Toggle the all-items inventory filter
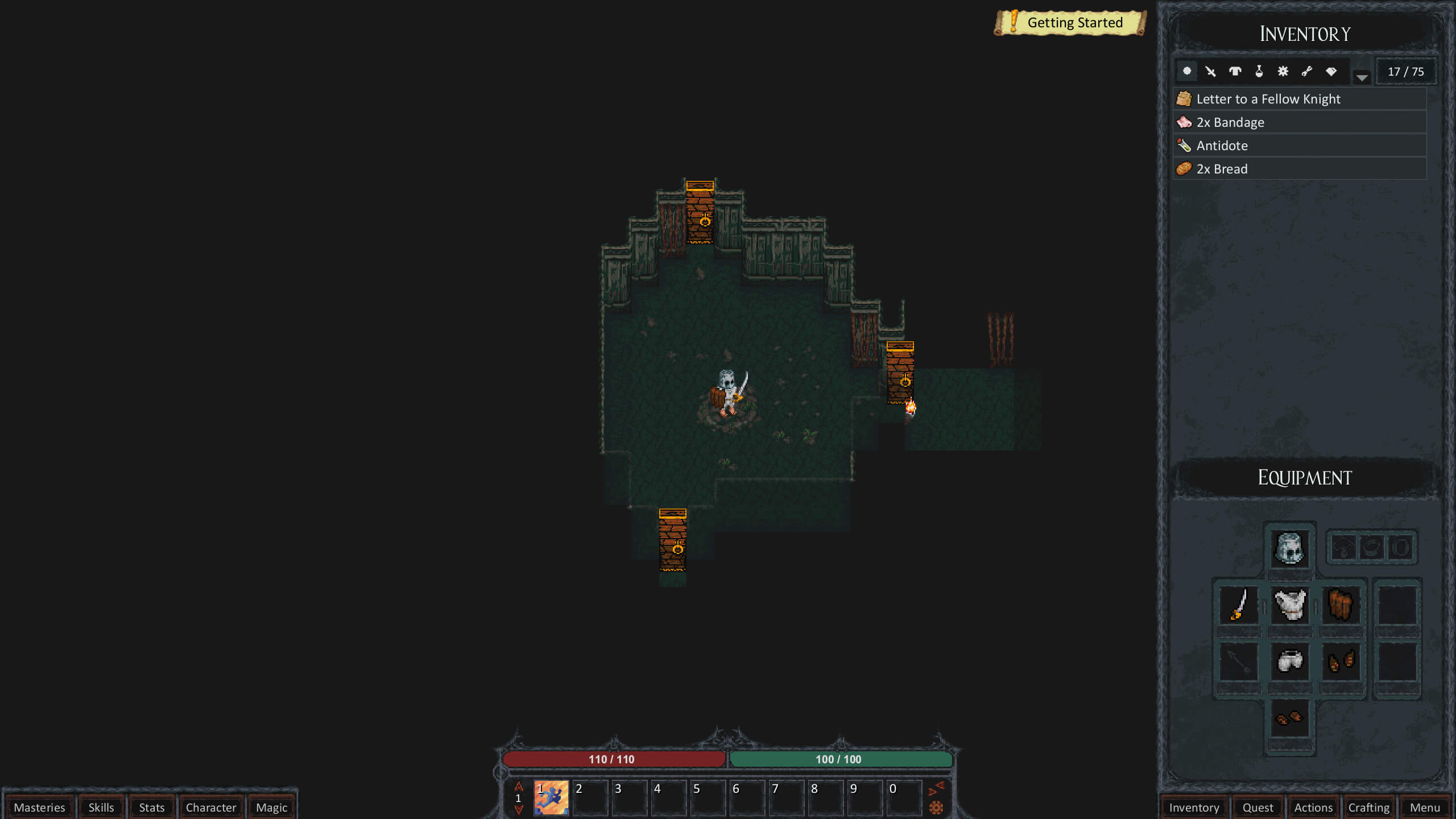 pyautogui.click(x=1186, y=71)
